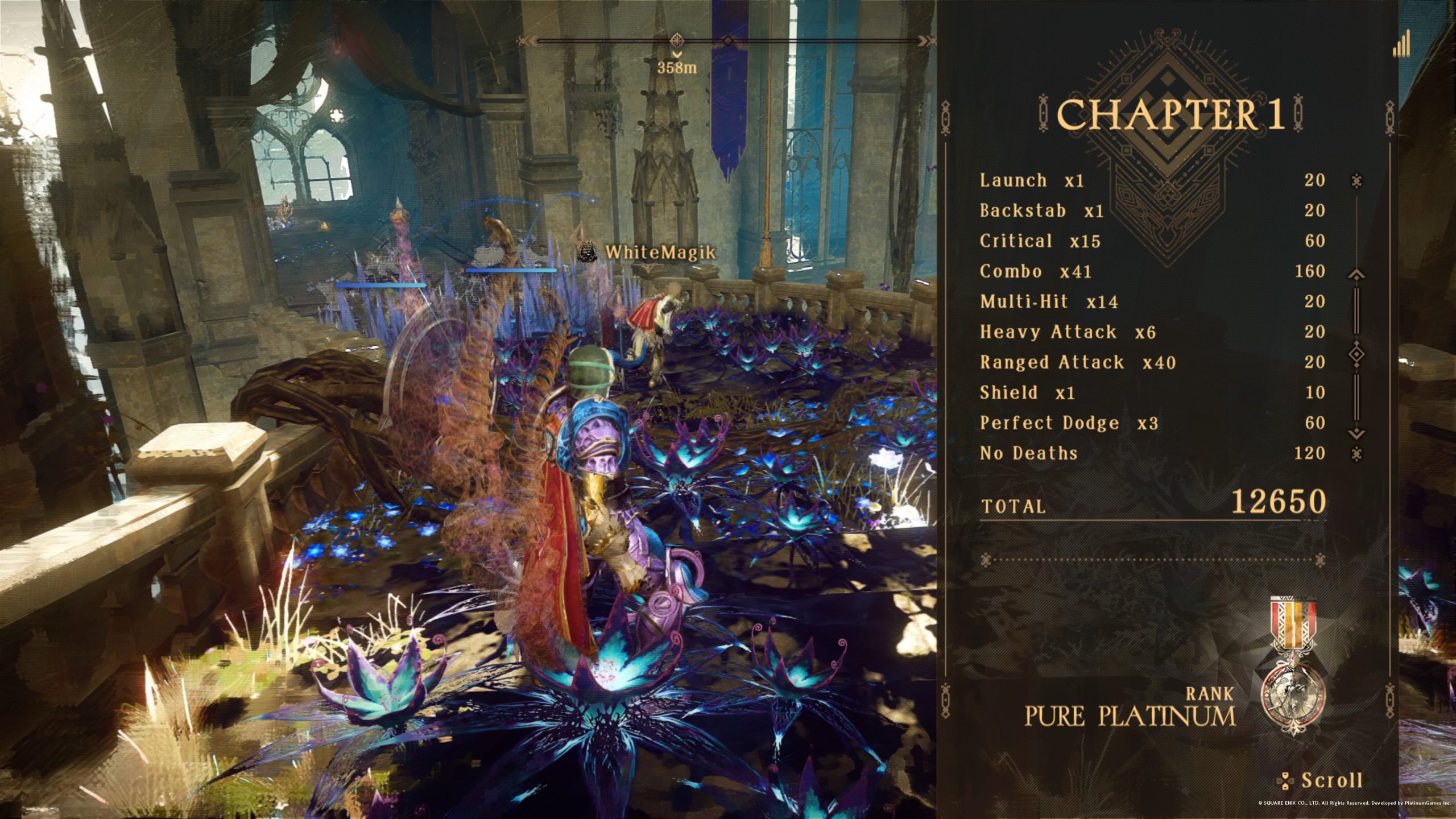Click the objective marker on the compass bar

pyautogui.click(x=677, y=40)
